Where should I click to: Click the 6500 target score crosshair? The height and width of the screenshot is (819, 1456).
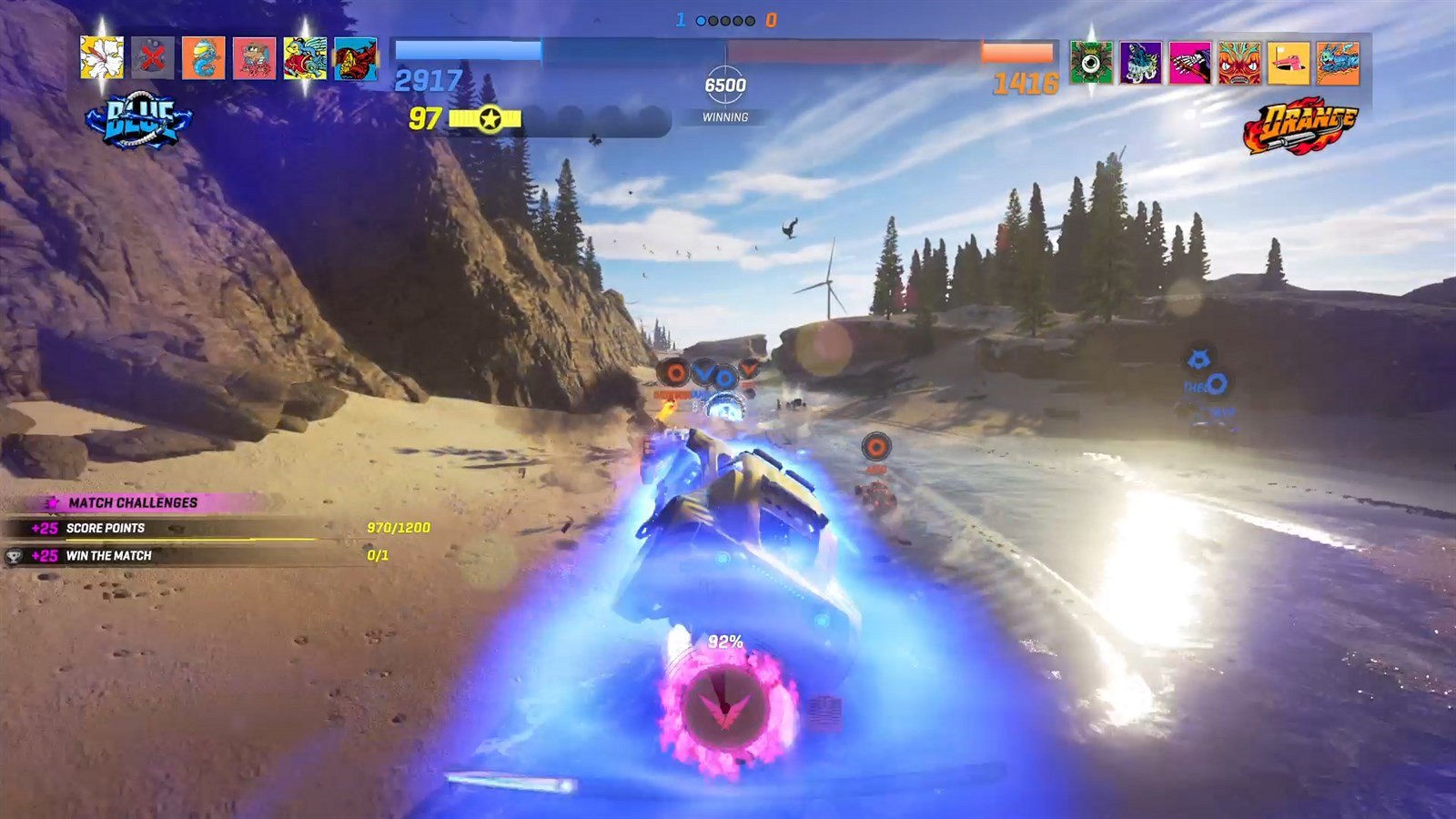(x=725, y=86)
